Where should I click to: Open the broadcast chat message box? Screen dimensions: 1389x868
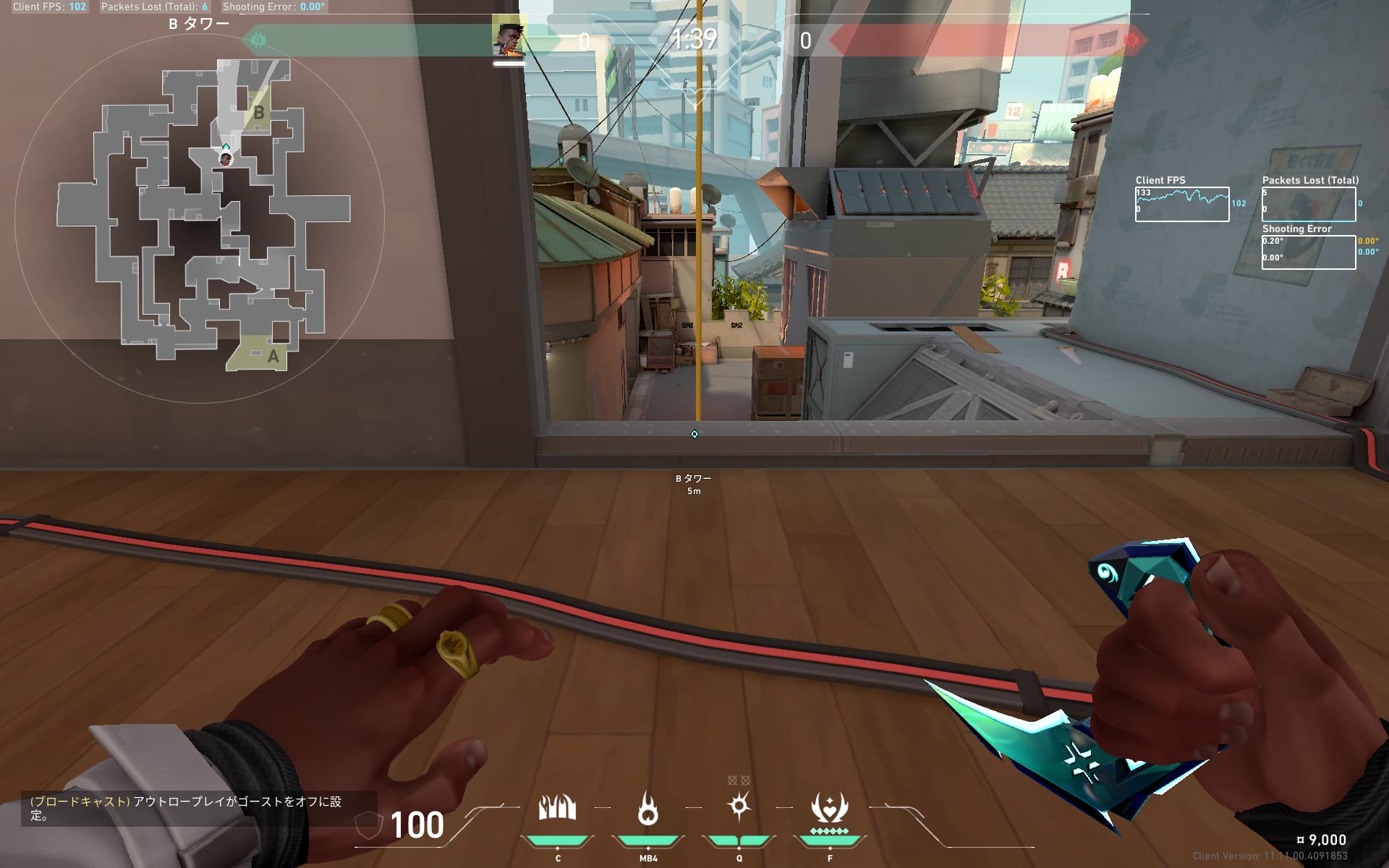click(x=198, y=809)
